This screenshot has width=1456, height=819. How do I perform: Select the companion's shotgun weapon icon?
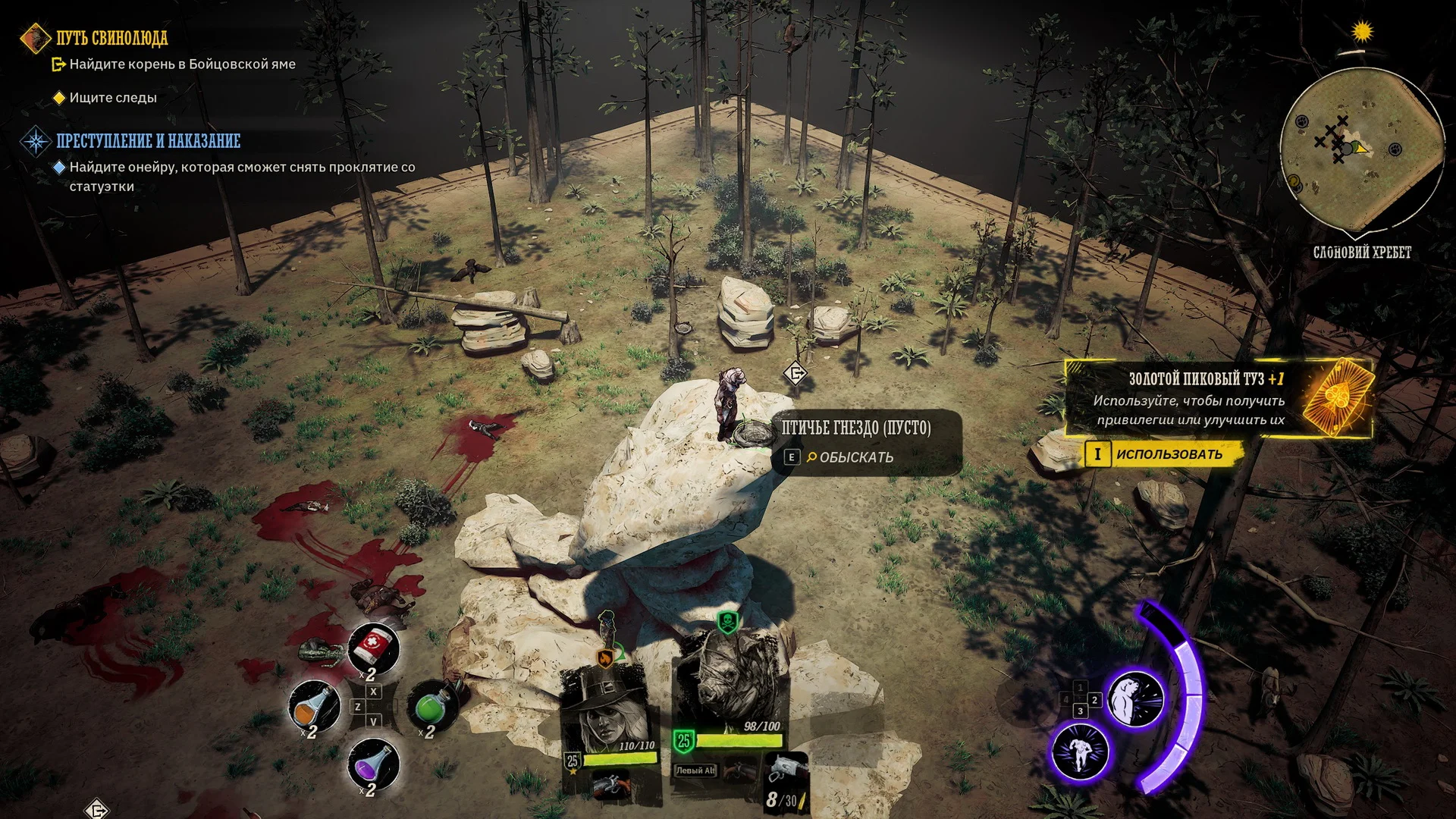click(x=610, y=785)
